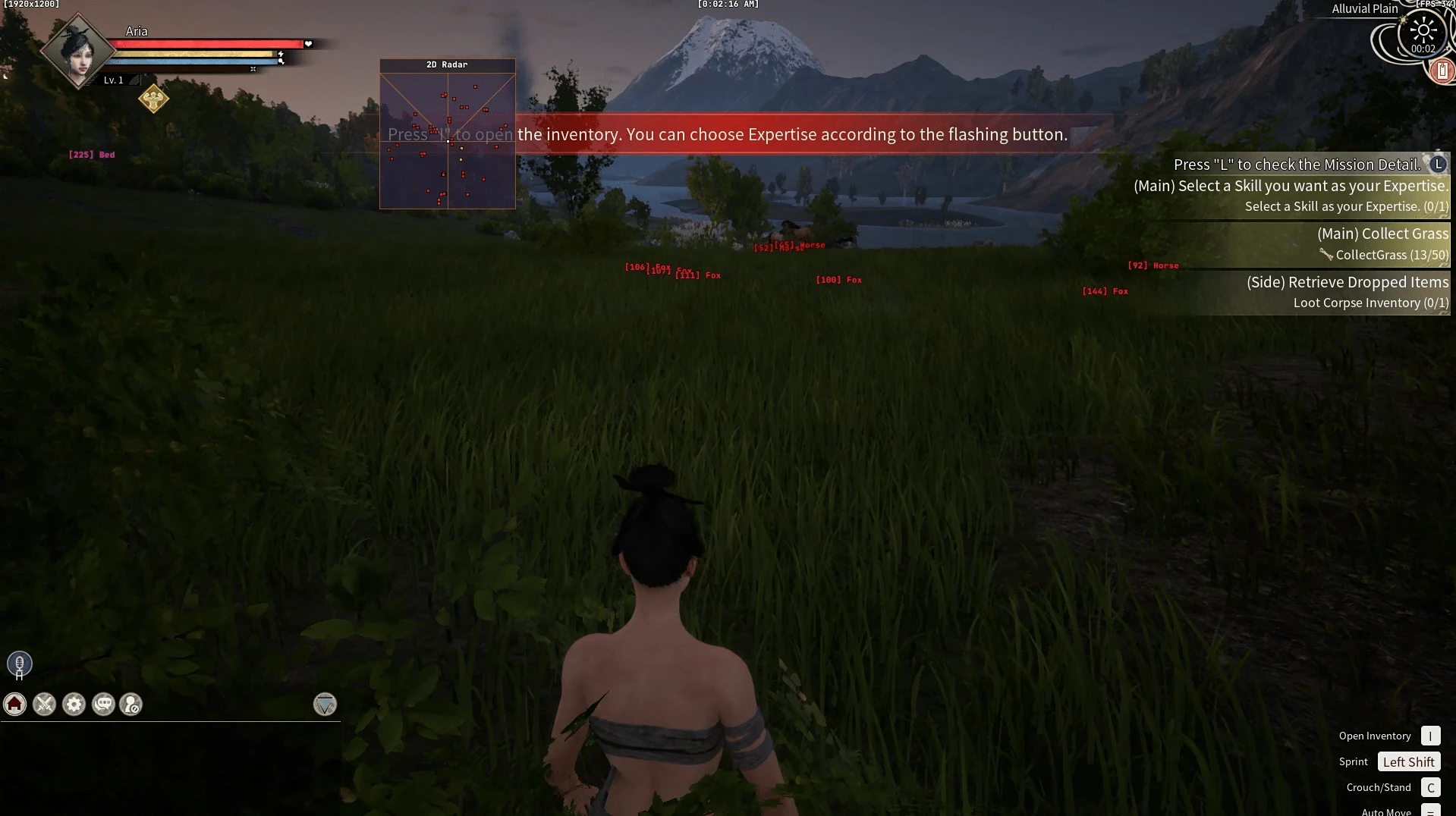Toggle the microphone voice chat icon

[x=20, y=664]
